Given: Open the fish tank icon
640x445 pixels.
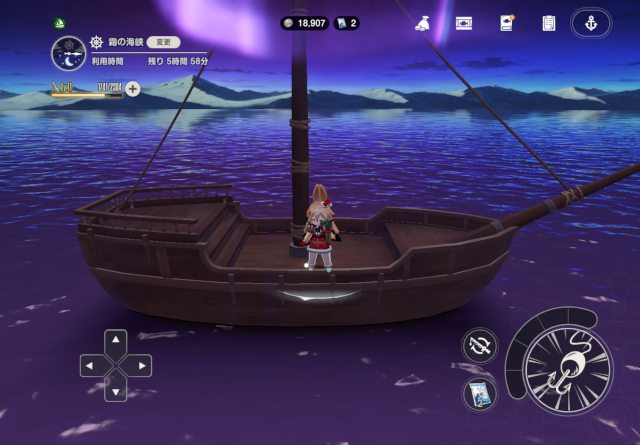Looking at the screenshot, I should (x=464, y=23).
